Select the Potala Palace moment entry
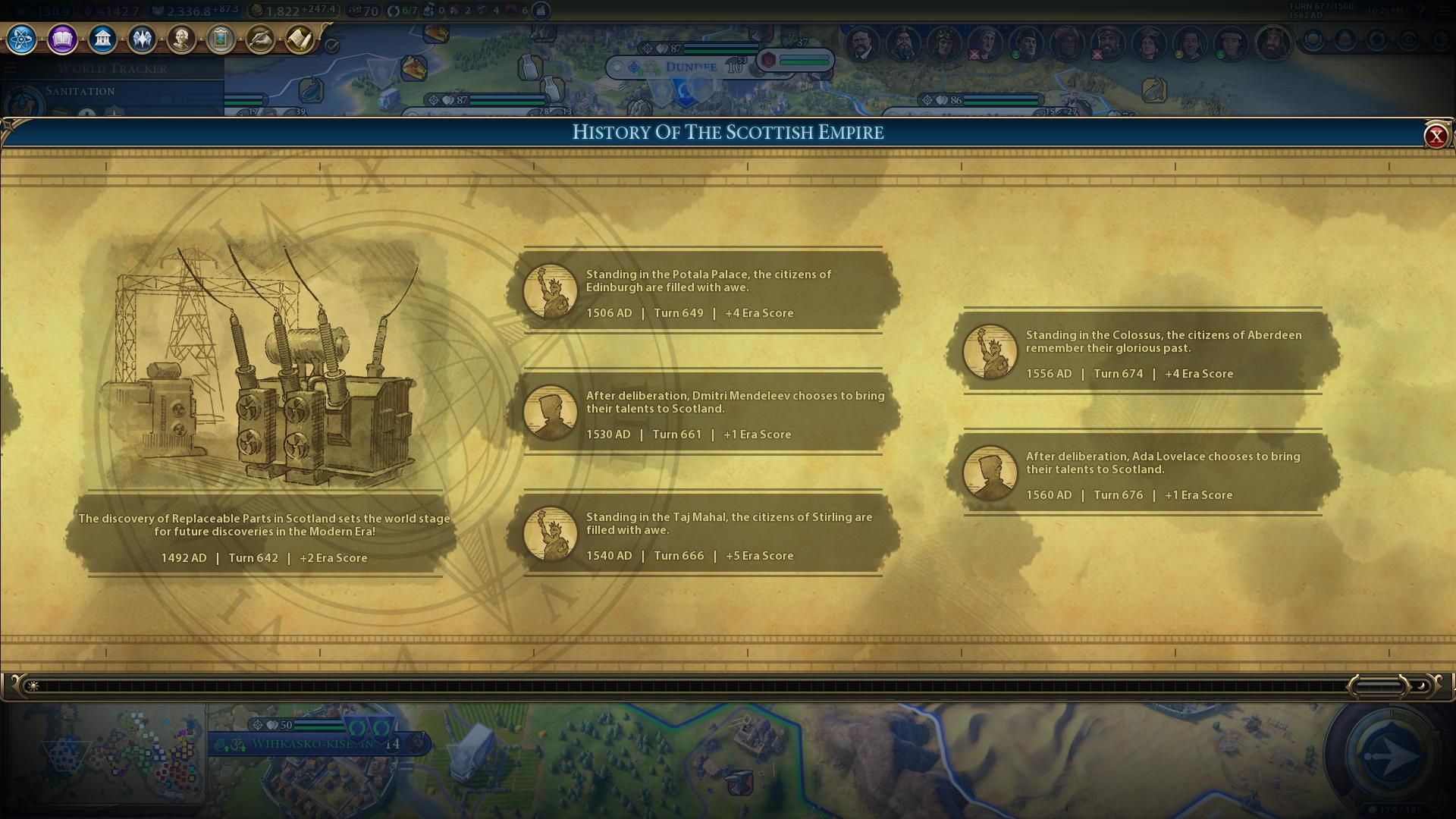 pos(703,292)
